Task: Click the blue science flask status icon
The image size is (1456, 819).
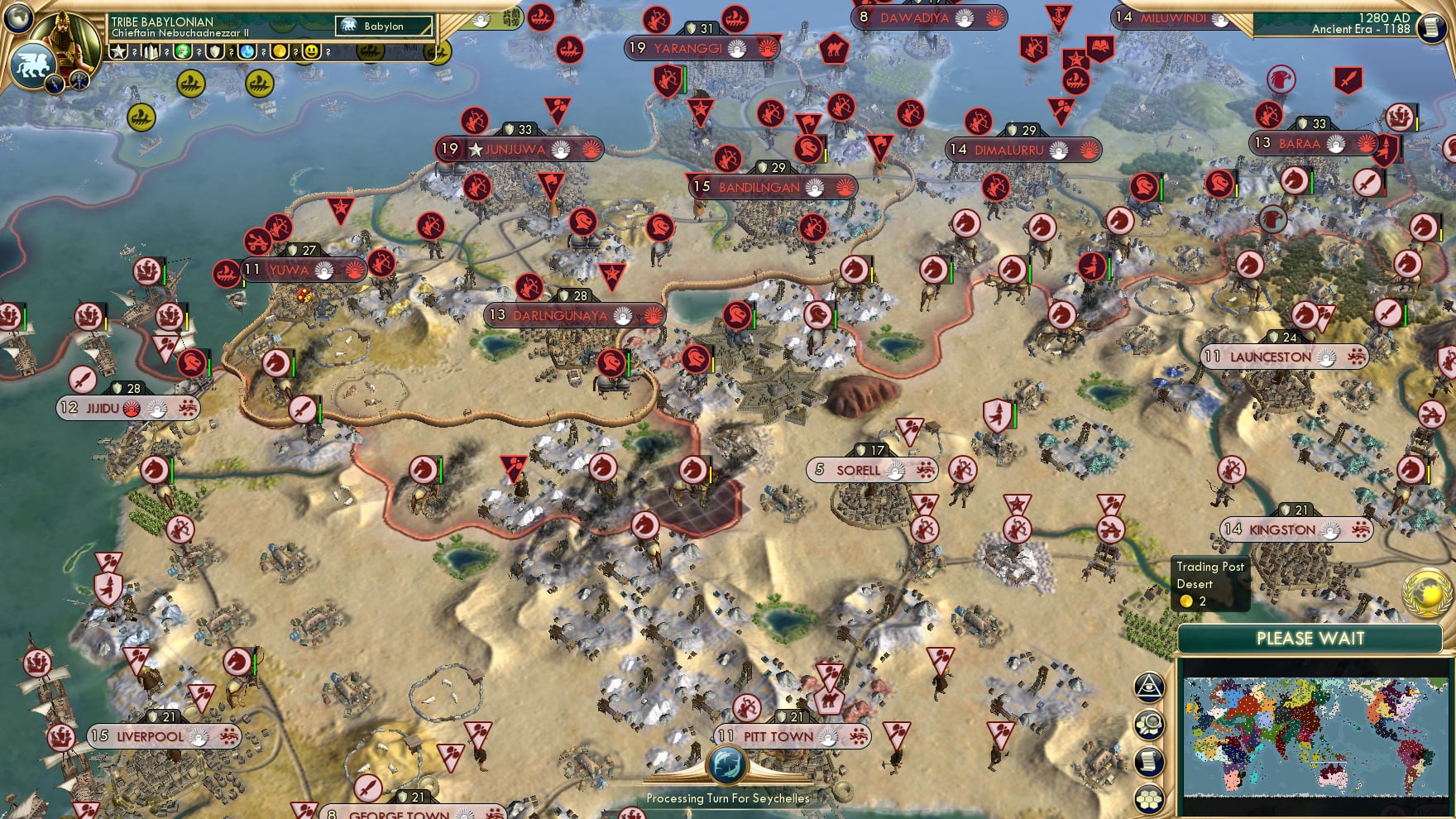Action: point(246,52)
